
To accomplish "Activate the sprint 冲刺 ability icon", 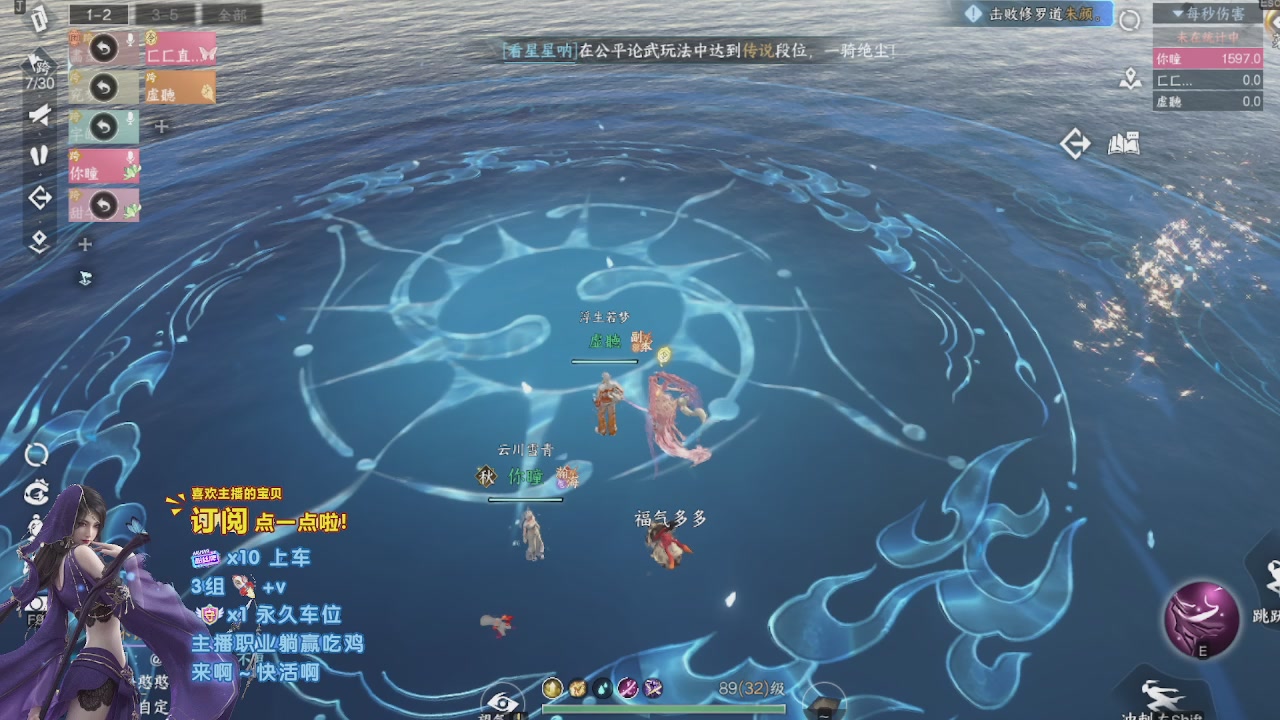I will pyautogui.click(x=1163, y=697).
